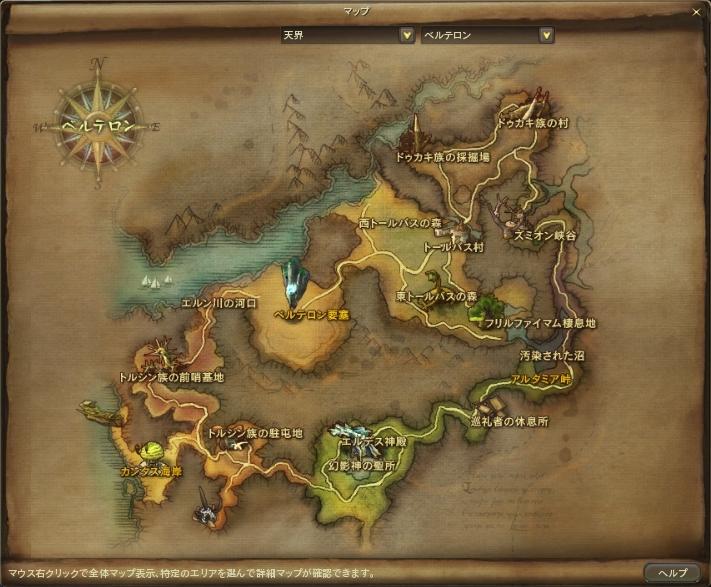The width and height of the screenshot is (711, 587).
Task: Select 西トールバスの森 map area
Action: click(x=400, y=223)
